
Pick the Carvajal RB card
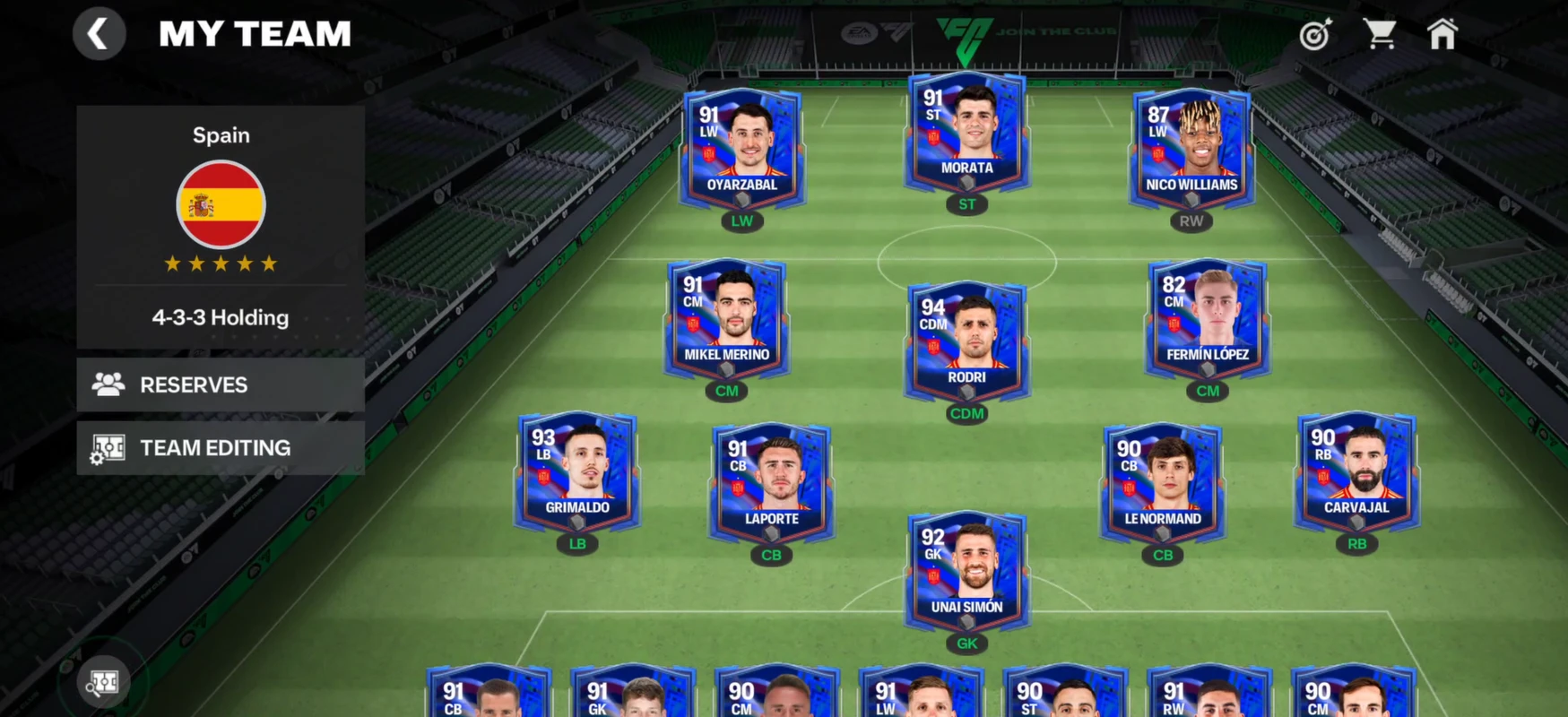[x=1356, y=471]
